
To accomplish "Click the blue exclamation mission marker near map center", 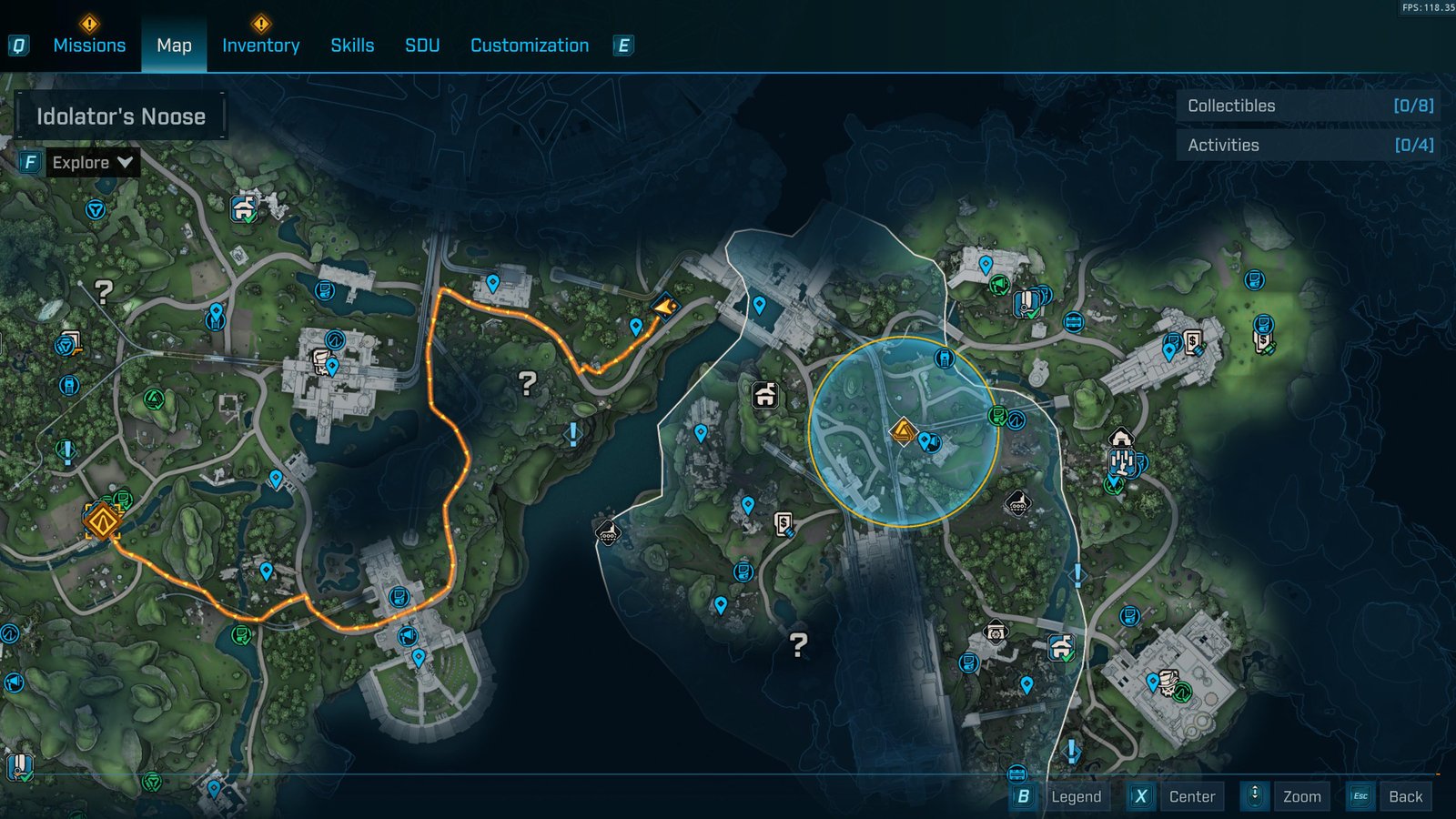I will (573, 432).
